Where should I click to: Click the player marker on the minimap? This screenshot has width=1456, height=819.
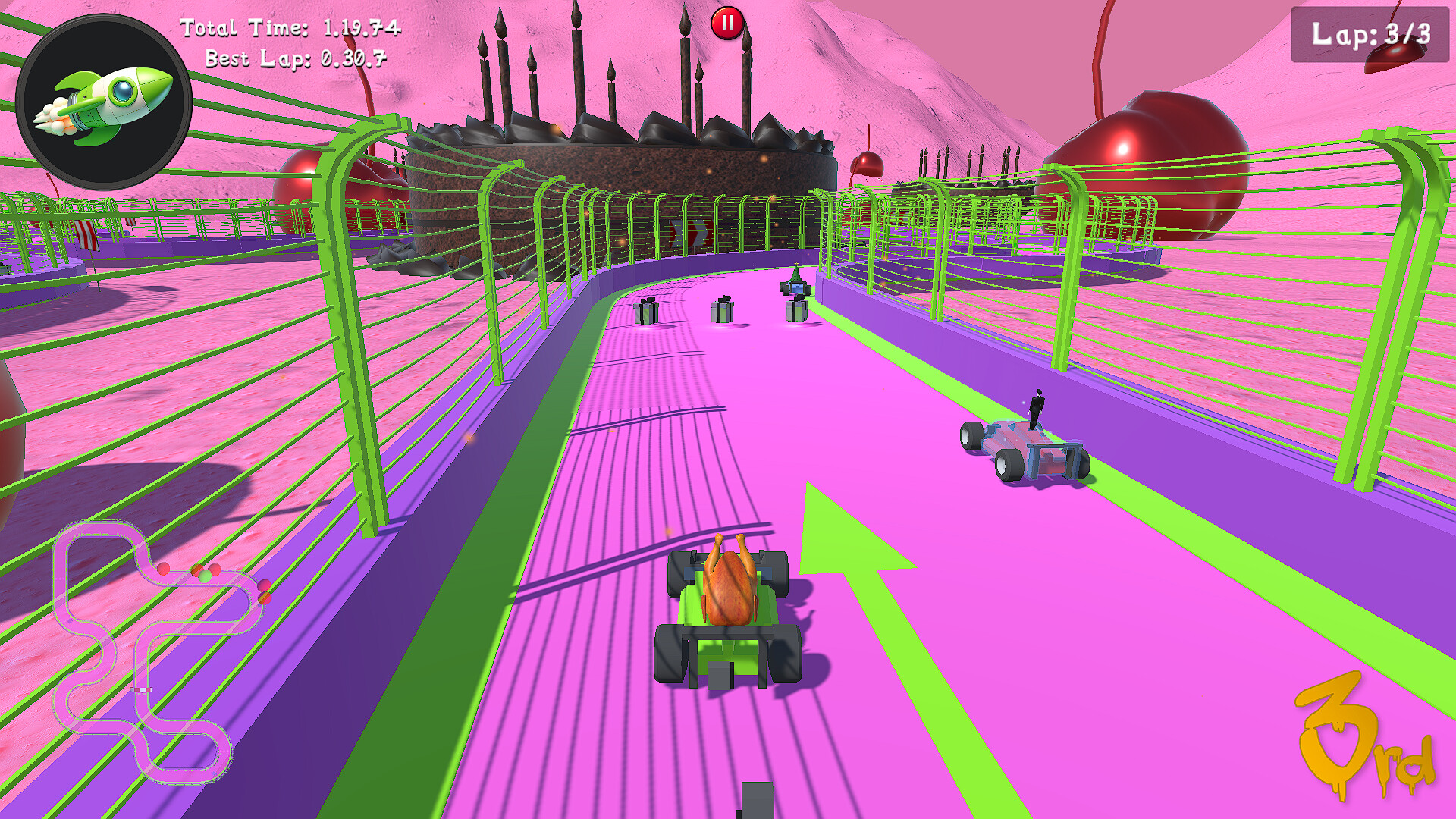tap(205, 575)
